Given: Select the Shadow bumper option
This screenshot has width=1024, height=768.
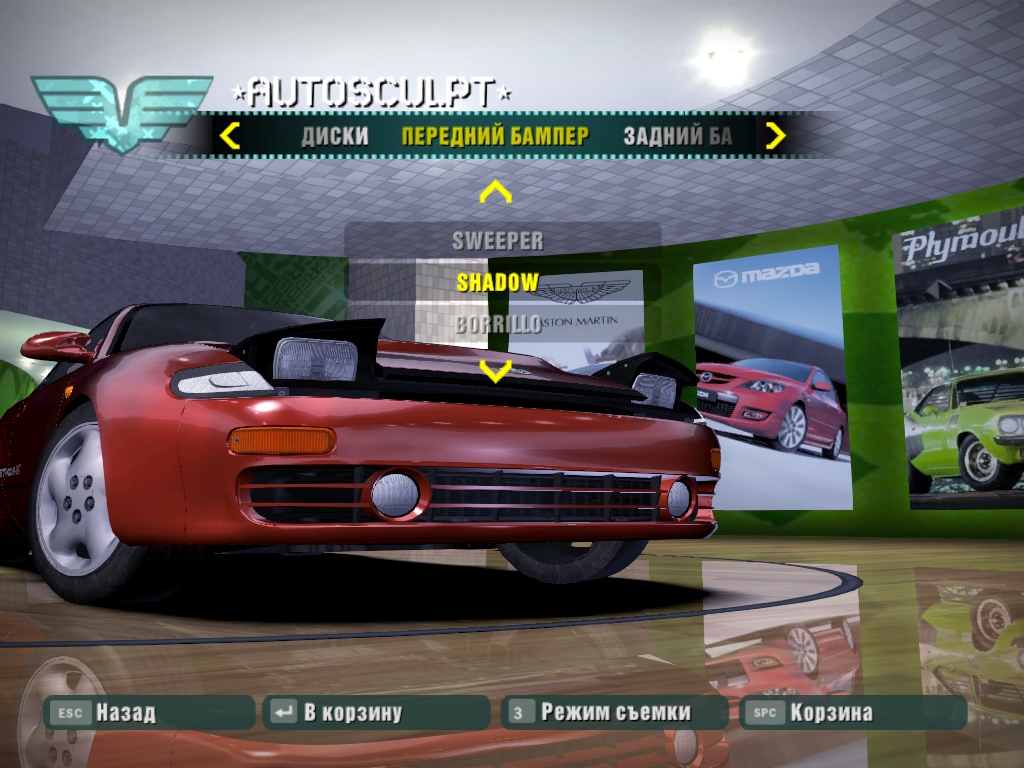Looking at the screenshot, I should coord(497,282).
